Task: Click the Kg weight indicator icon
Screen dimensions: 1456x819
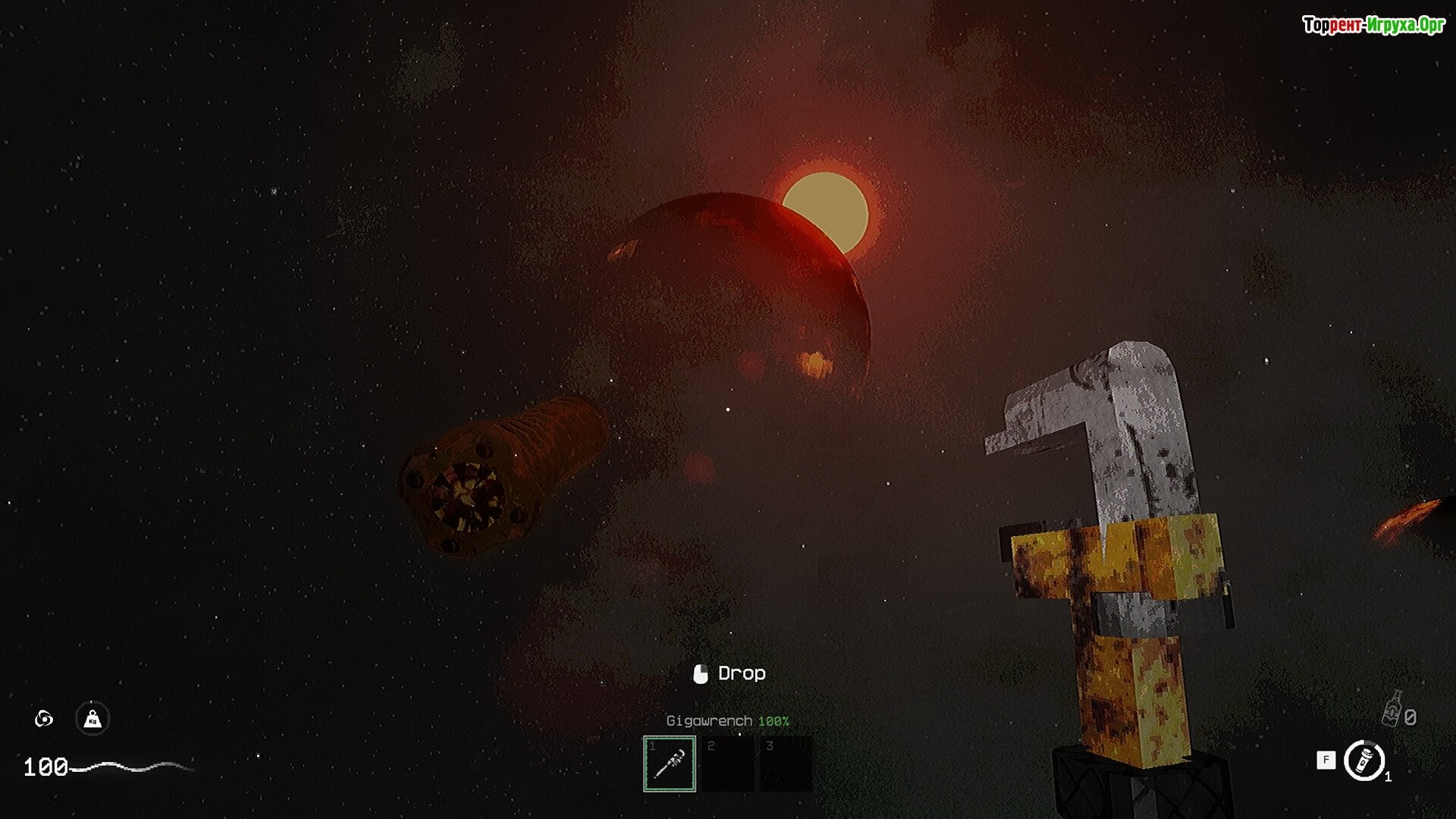Action: point(93,718)
